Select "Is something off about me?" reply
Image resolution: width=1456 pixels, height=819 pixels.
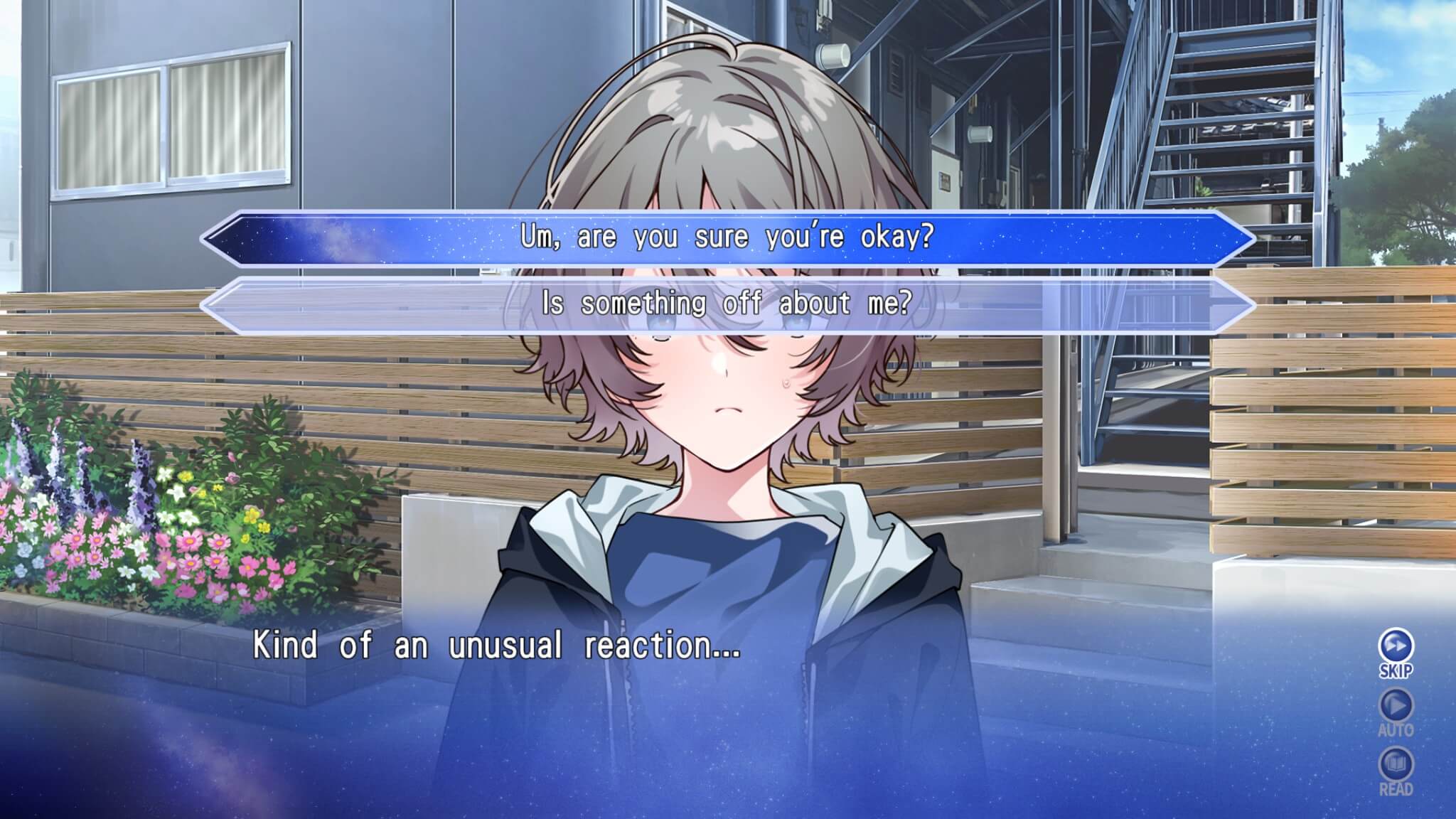pos(727,304)
